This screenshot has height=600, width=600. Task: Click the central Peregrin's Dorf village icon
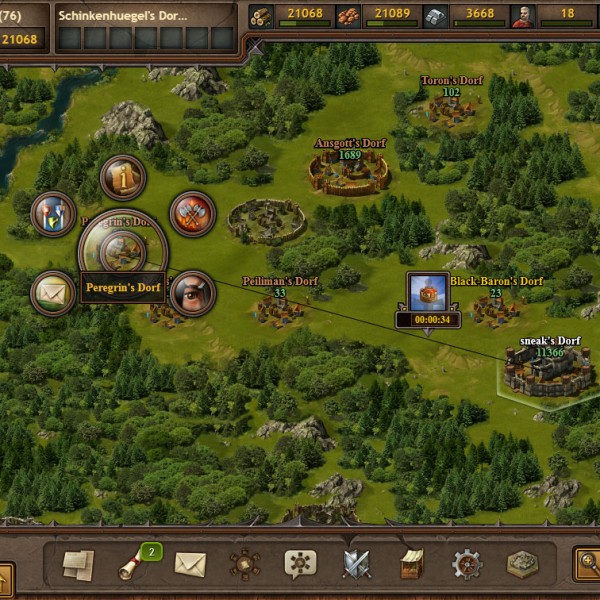[x=123, y=251]
